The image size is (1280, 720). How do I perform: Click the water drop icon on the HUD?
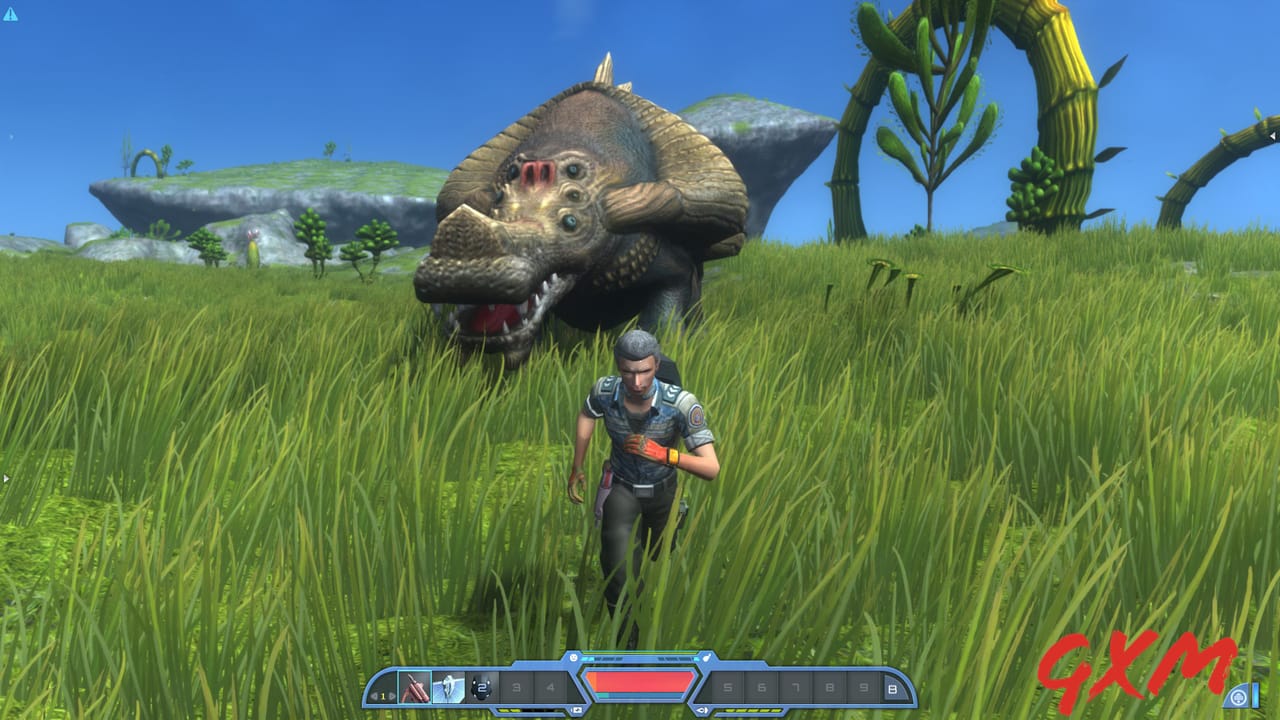[x=706, y=657]
